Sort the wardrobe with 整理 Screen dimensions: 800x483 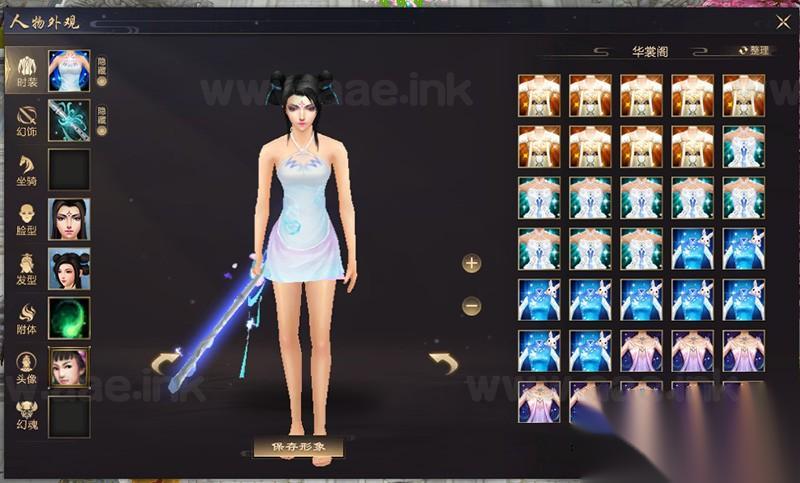tap(754, 50)
